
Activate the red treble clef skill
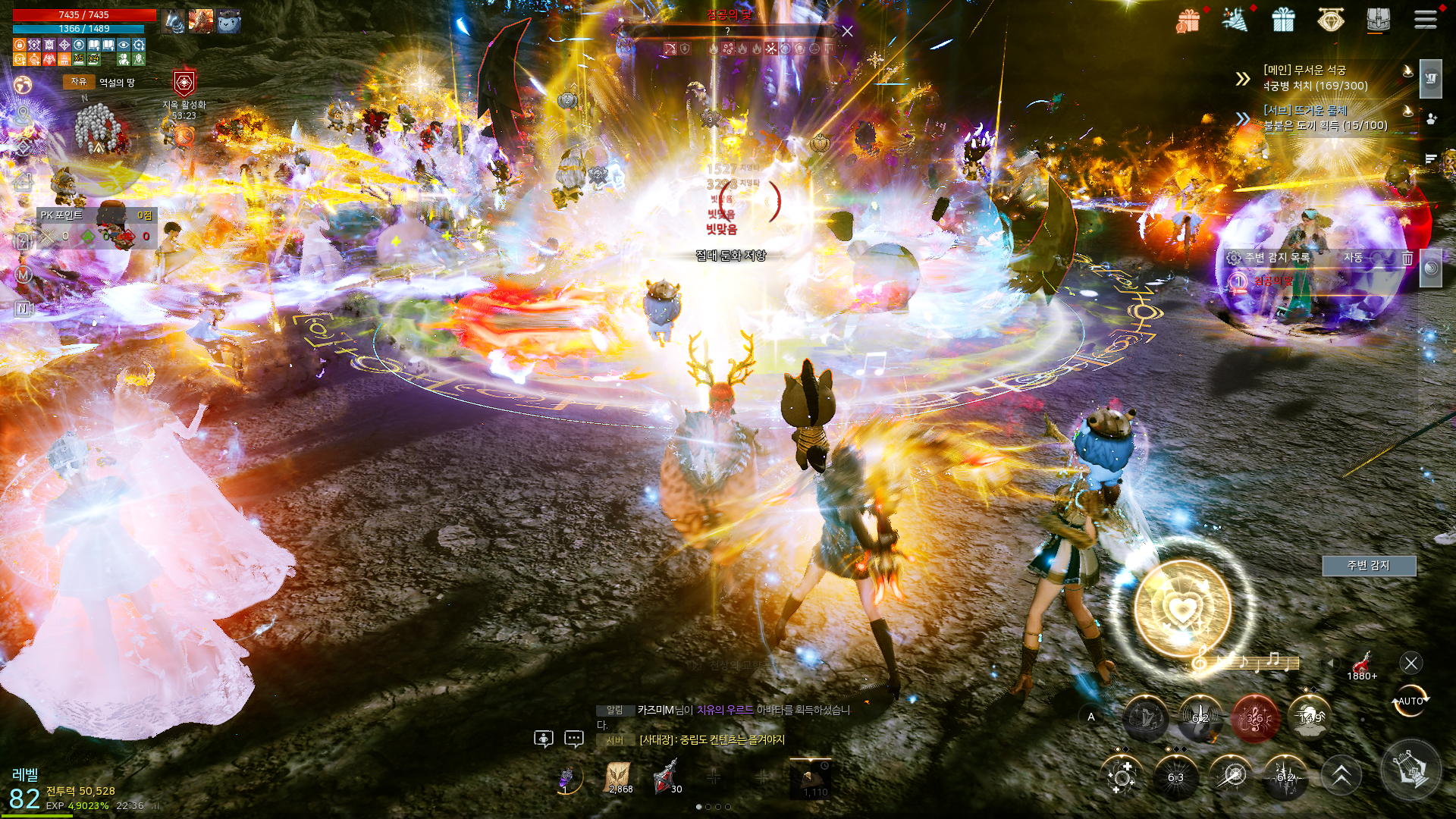pyautogui.click(x=1255, y=717)
